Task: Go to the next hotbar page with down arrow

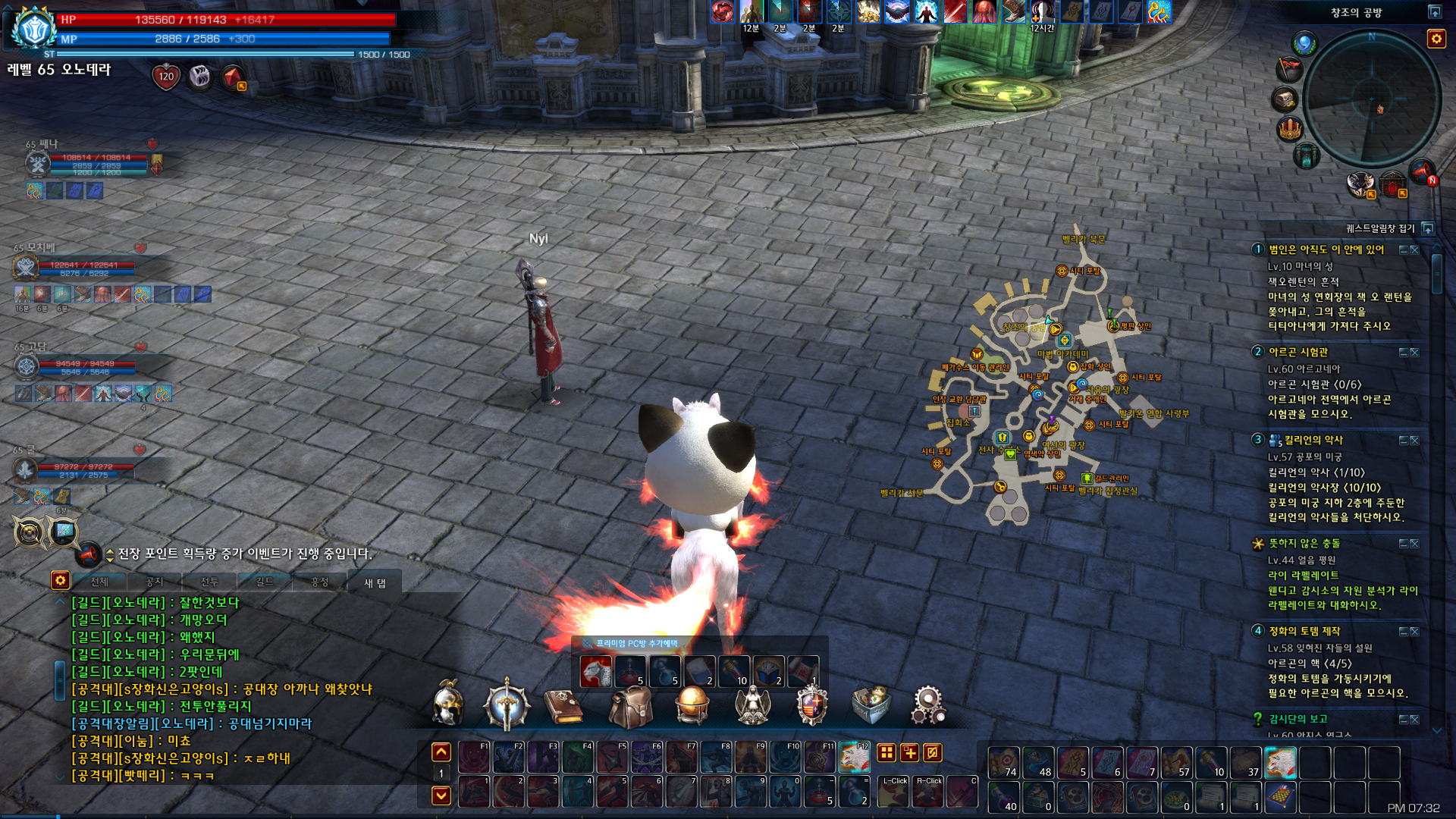Action: [441, 795]
